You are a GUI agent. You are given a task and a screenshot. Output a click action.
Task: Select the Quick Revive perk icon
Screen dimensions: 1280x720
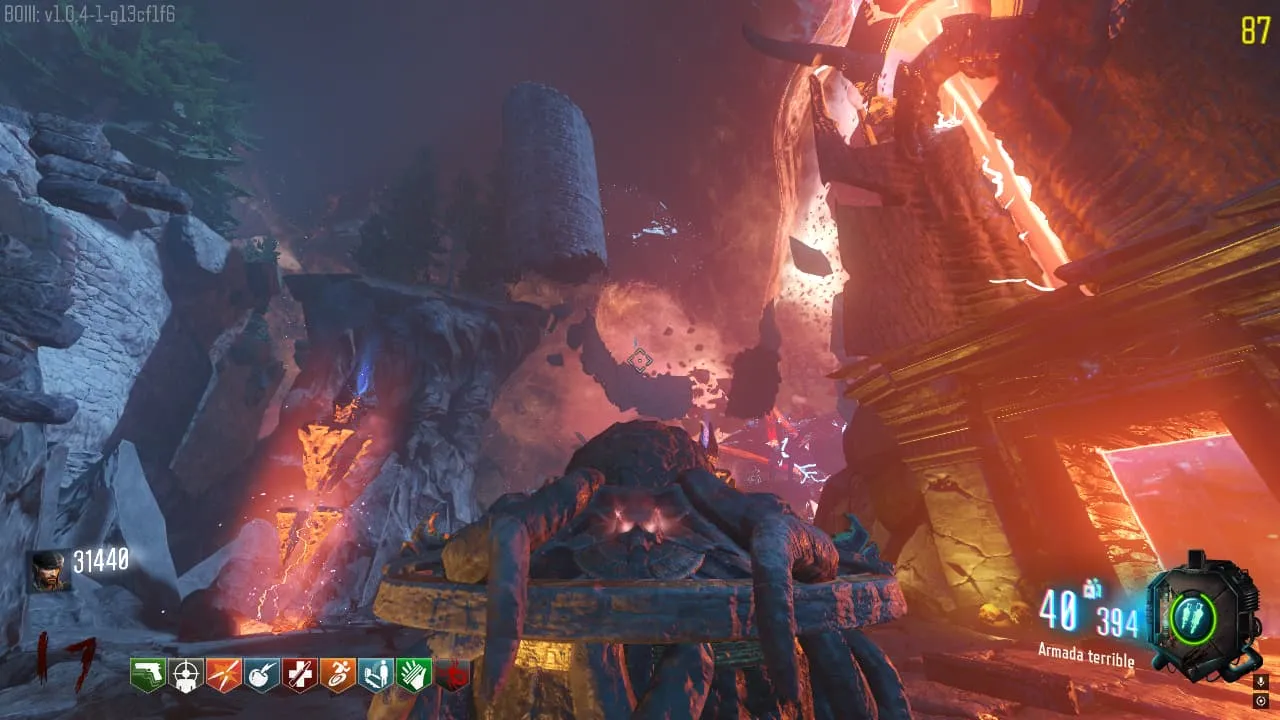click(375, 675)
